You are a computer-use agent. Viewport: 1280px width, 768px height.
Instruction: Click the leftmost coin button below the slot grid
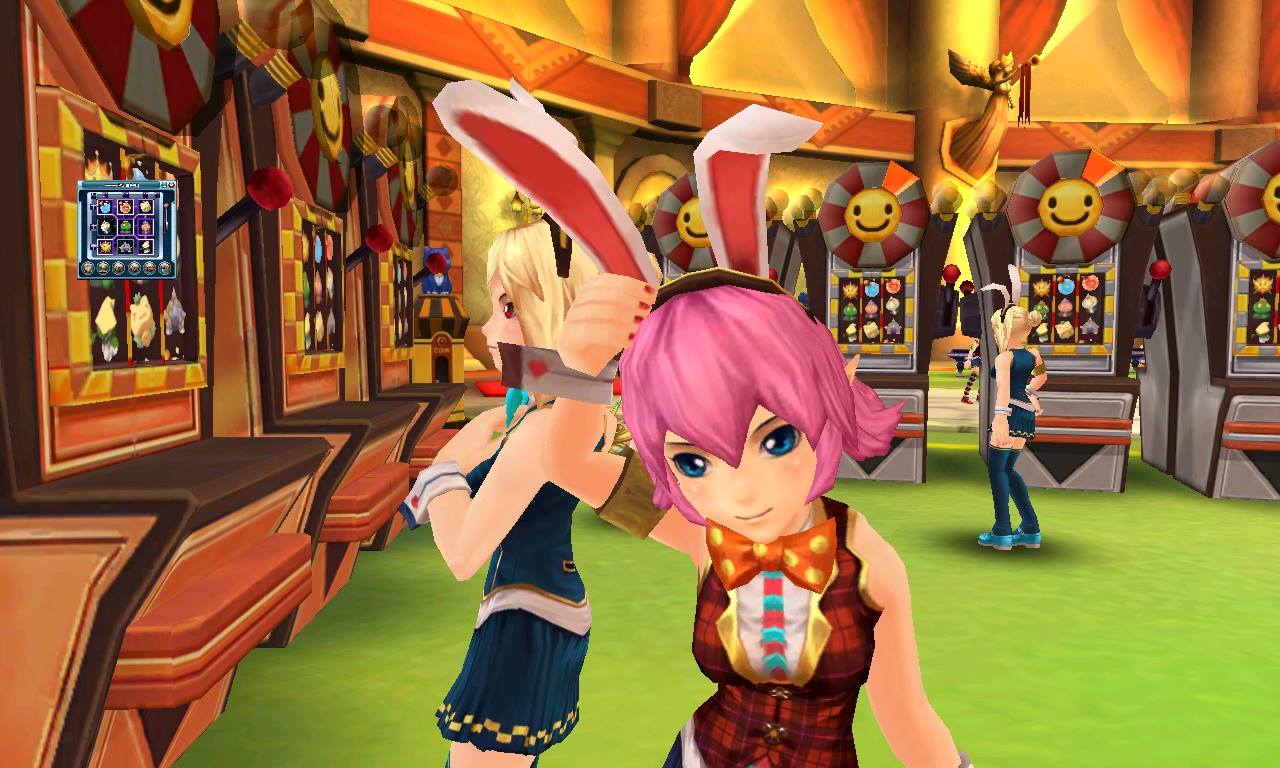pyautogui.click(x=88, y=268)
